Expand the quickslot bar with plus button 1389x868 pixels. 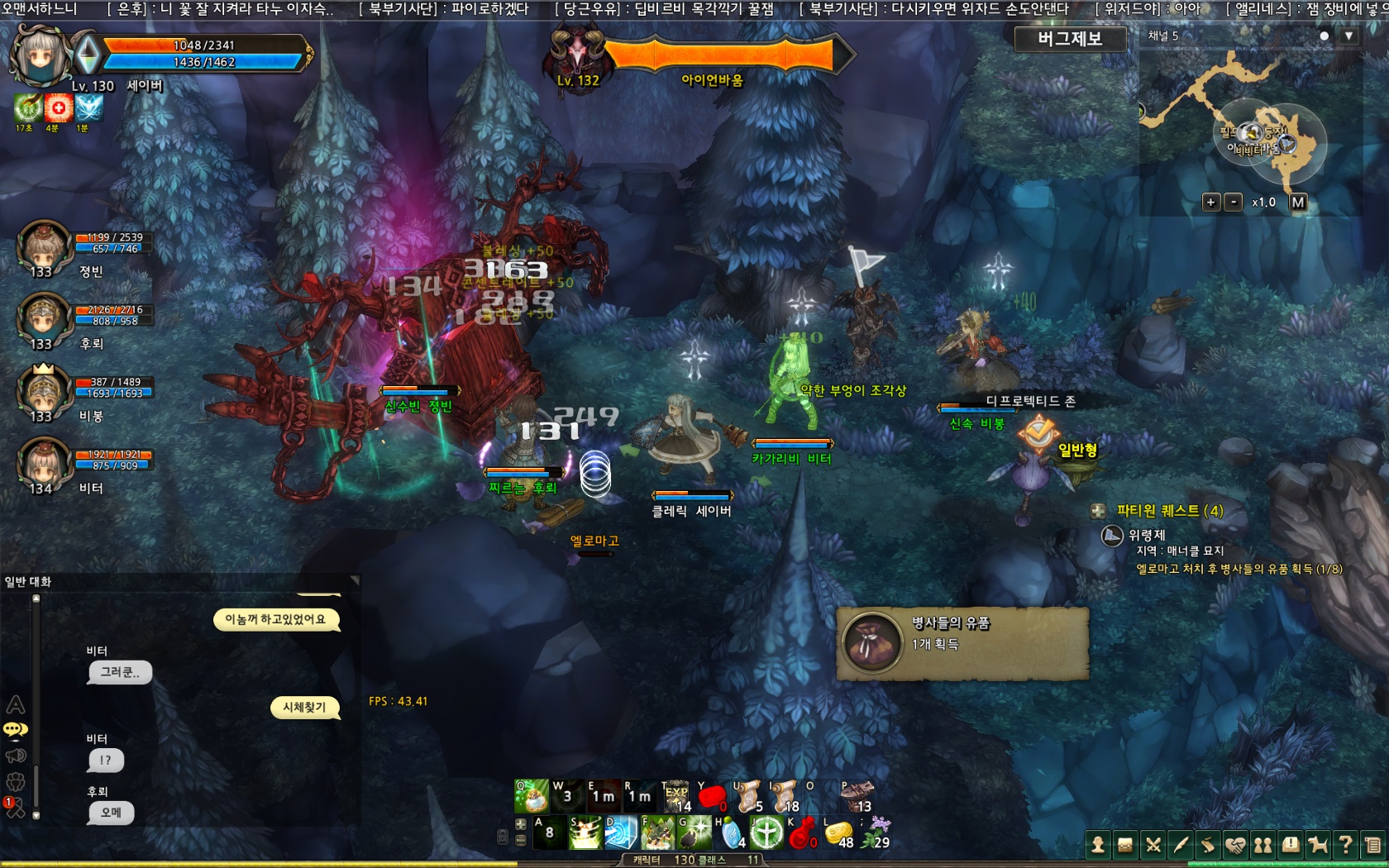point(521,824)
